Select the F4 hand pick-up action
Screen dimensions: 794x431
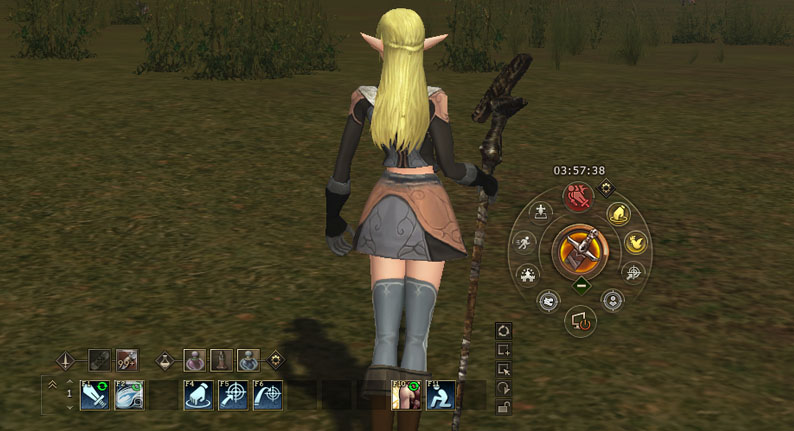tap(198, 395)
